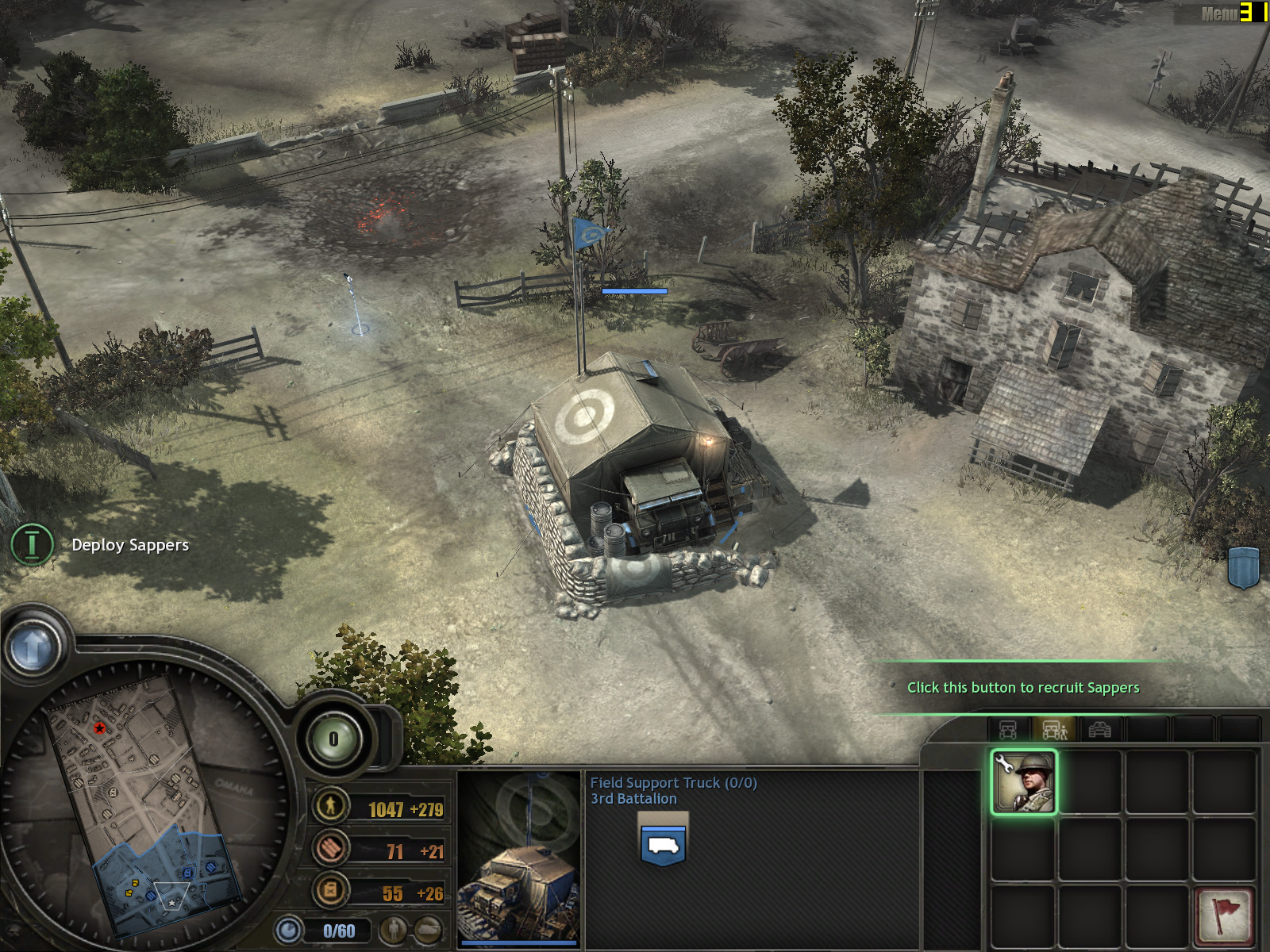Screen dimensions: 1270x952
Task: Select the truck-with-soldier production tab
Action: (x=1054, y=729)
